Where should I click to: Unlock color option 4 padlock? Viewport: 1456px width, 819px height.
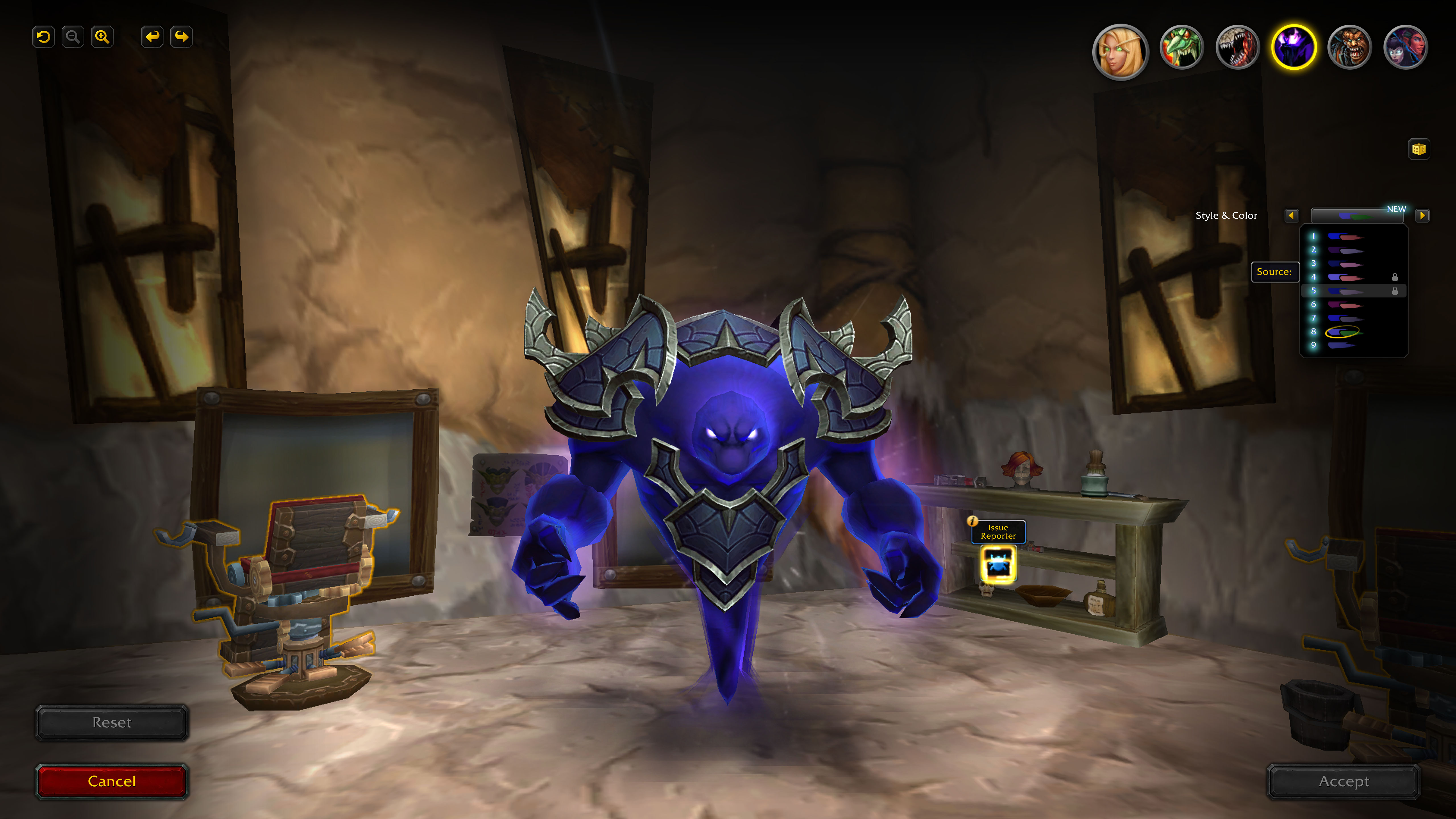point(1395,276)
